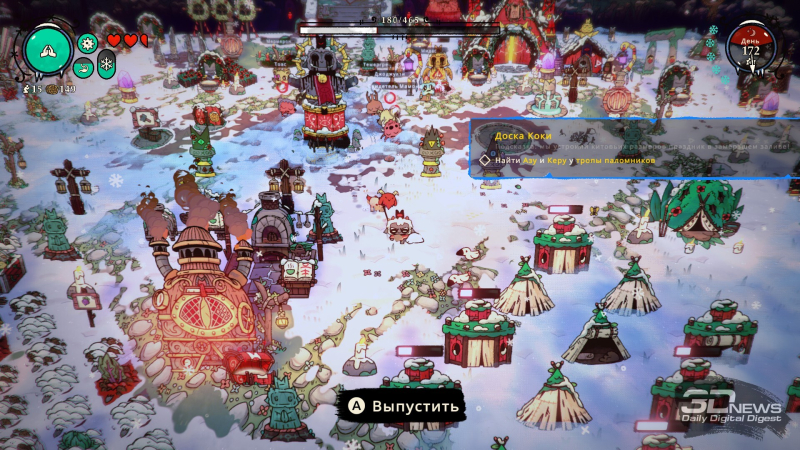Check the stomach hunger meter icon
The height and width of the screenshot is (450, 800).
pyautogui.click(x=84, y=67)
